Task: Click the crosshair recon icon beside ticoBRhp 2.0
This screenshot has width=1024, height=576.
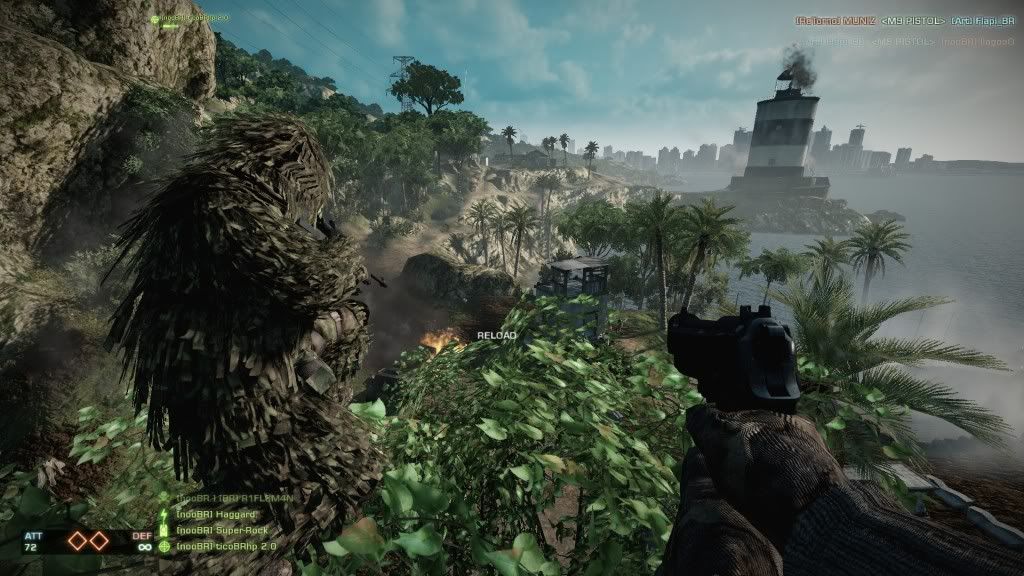Action: pyautogui.click(x=165, y=546)
